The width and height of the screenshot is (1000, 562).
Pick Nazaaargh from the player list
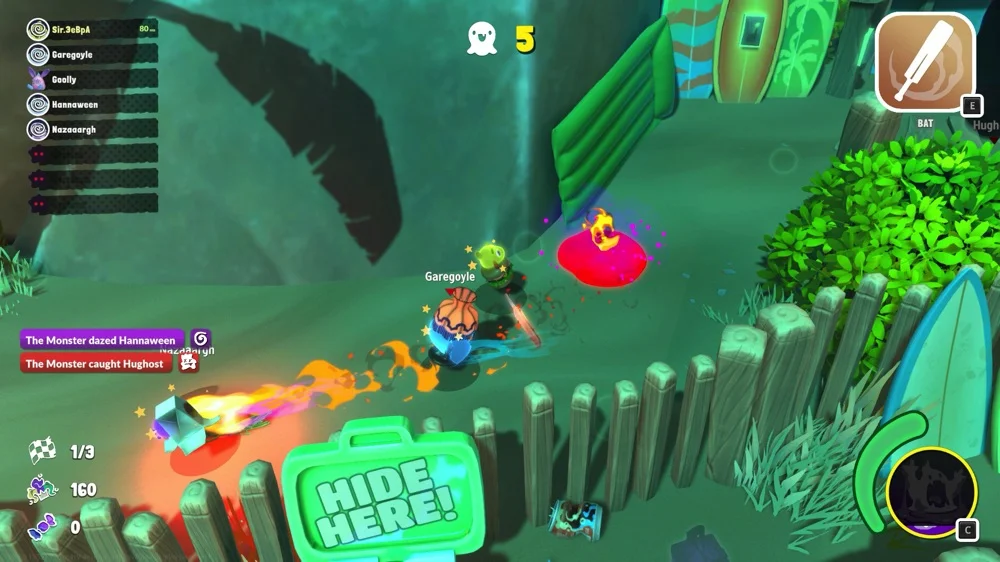pyautogui.click(x=92, y=129)
